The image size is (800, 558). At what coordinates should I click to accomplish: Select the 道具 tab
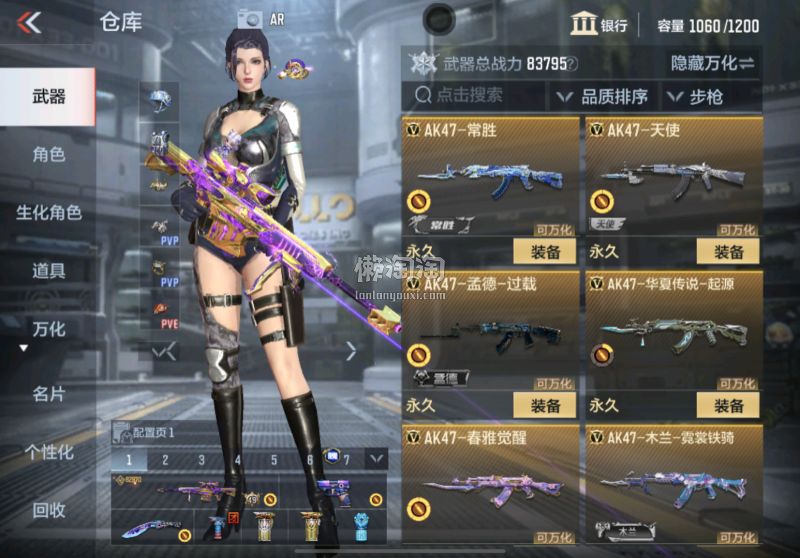point(48,270)
